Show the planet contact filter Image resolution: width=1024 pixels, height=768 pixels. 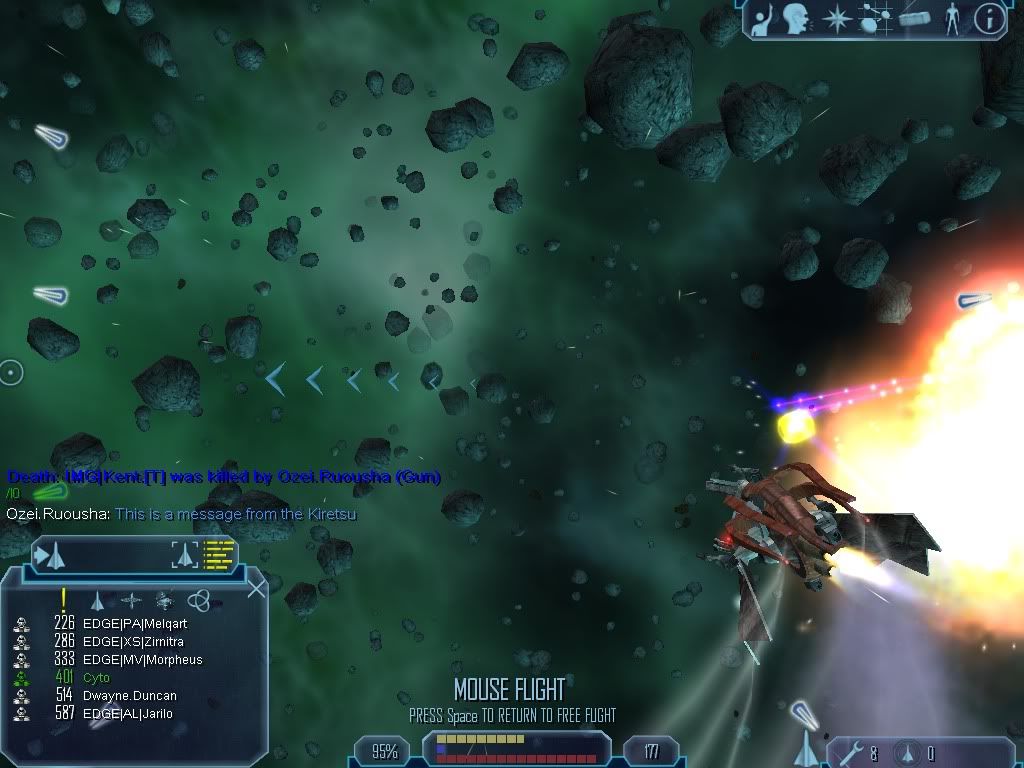coord(165,601)
